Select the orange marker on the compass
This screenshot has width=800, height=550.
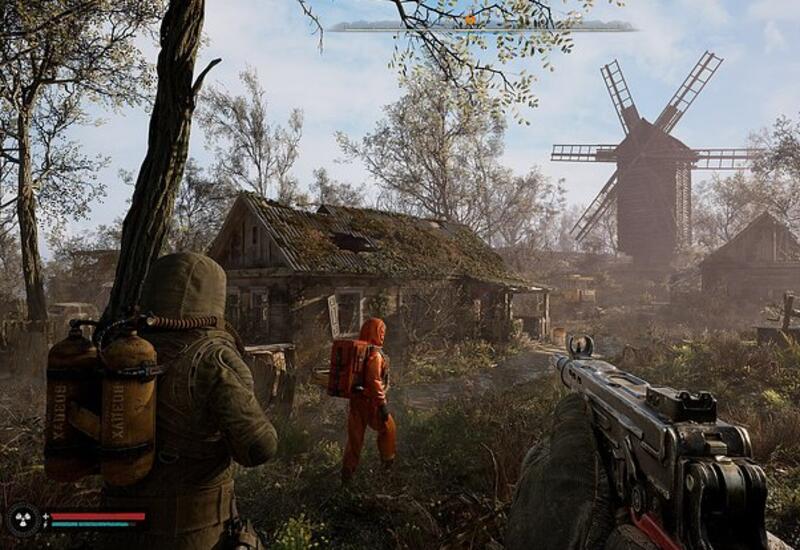click(470, 19)
